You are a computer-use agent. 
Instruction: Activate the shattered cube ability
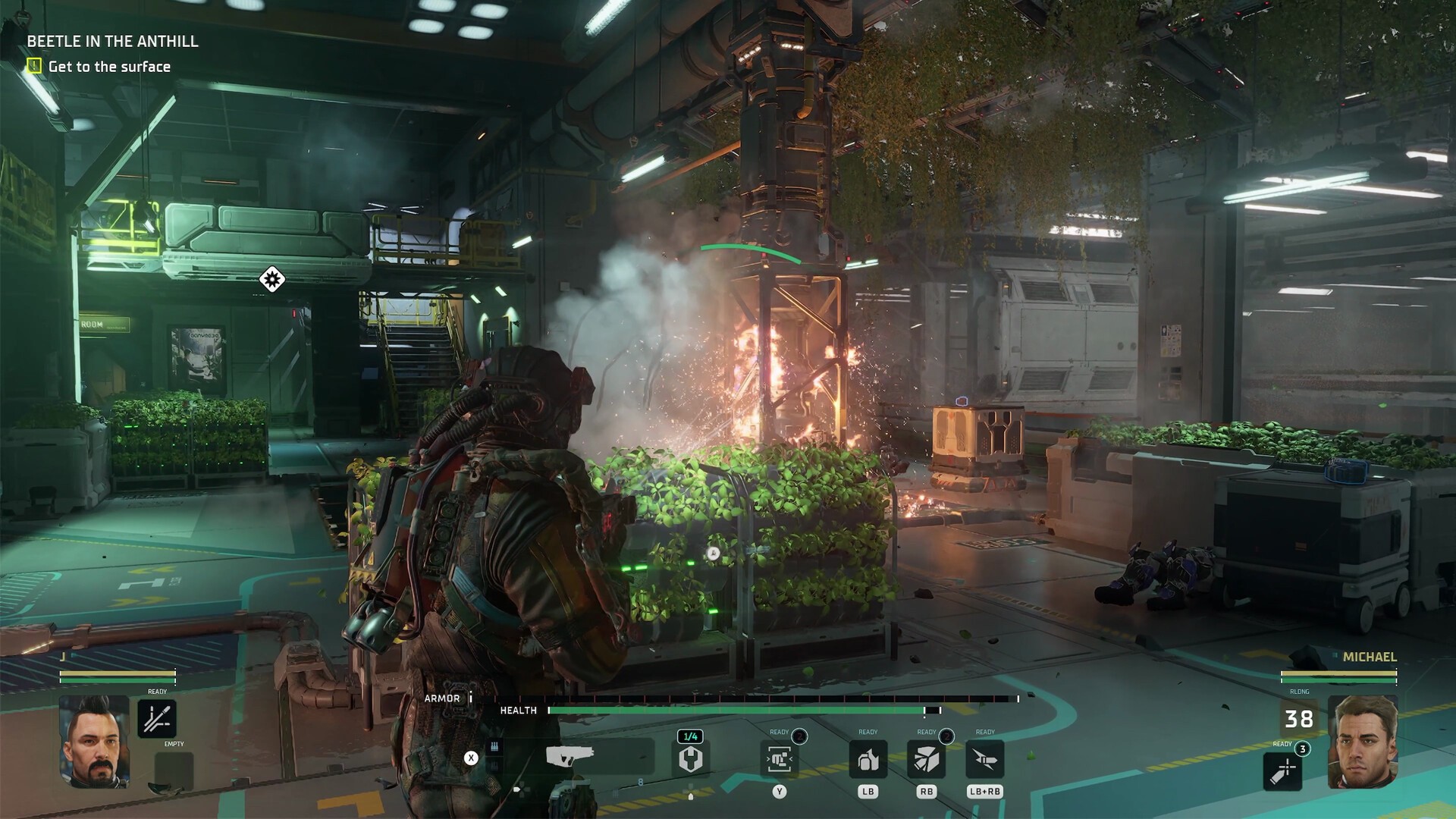[x=926, y=758]
